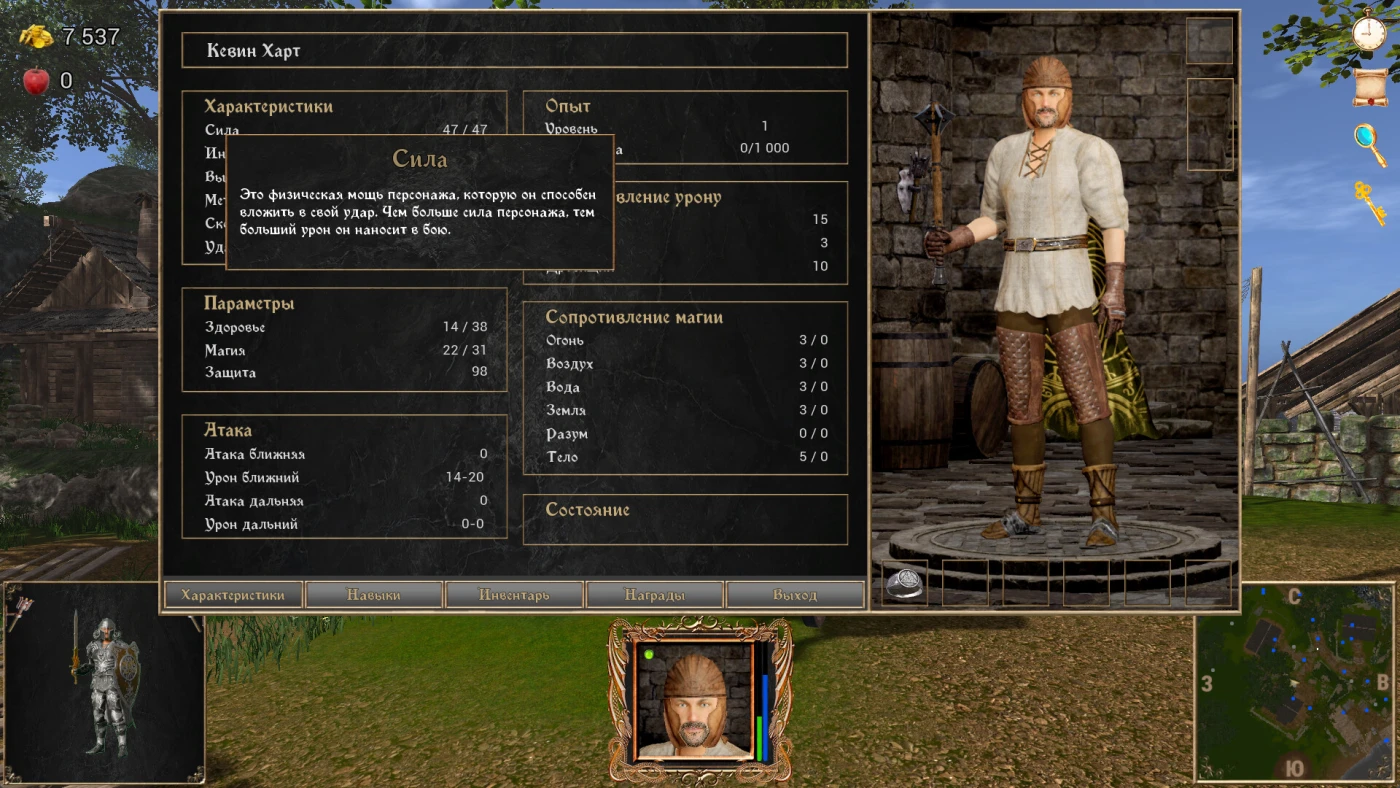Image resolution: width=1400 pixels, height=788 pixels.
Task: Activate the magnifying glass icon
Action: point(1370,145)
